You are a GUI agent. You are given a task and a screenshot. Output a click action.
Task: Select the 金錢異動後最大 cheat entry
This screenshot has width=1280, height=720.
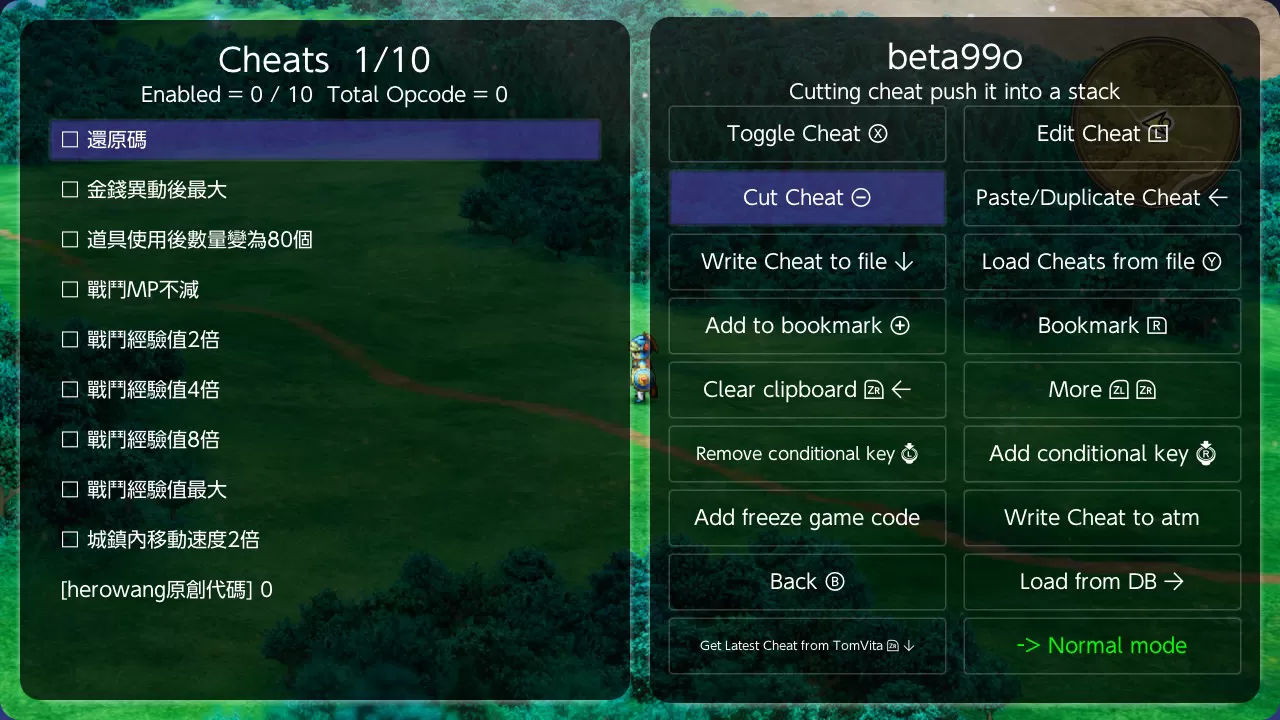click(157, 190)
